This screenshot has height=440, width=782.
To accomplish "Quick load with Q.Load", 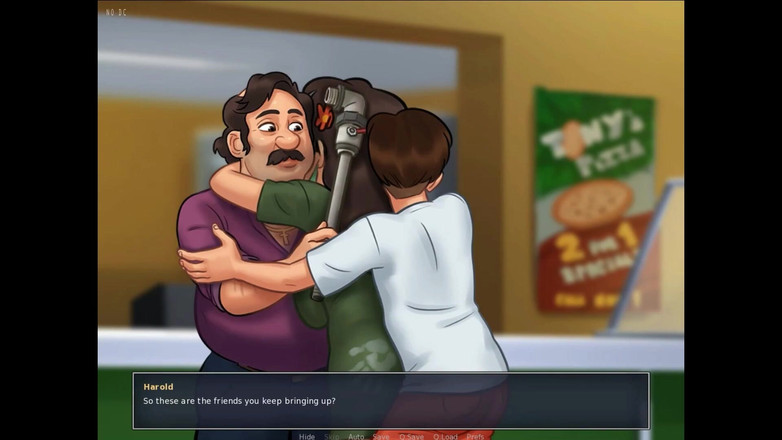I will (x=445, y=436).
